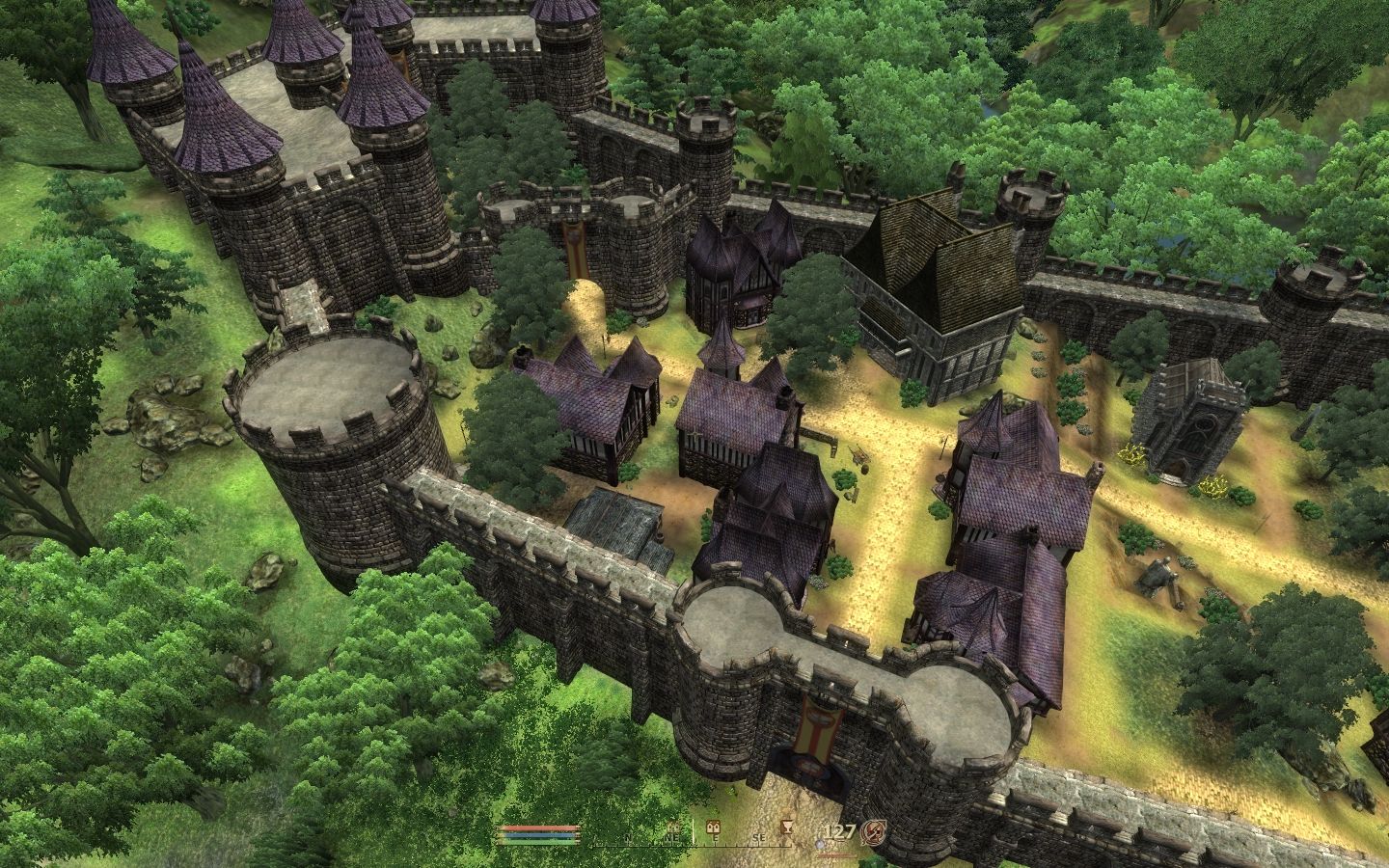1389x868 pixels.
Task: Click the SE heading on the compass
Action: [759, 838]
